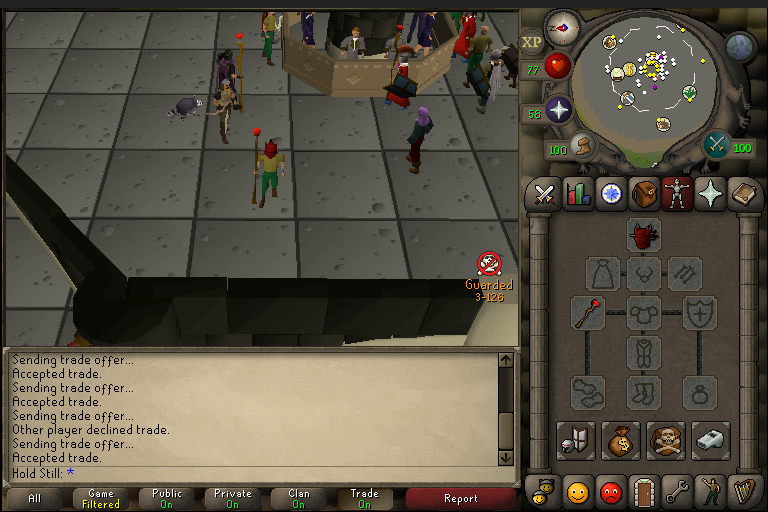The image size is (768, 512).
Task: Show the Inventory backpack tab
Action: [644, 193]
